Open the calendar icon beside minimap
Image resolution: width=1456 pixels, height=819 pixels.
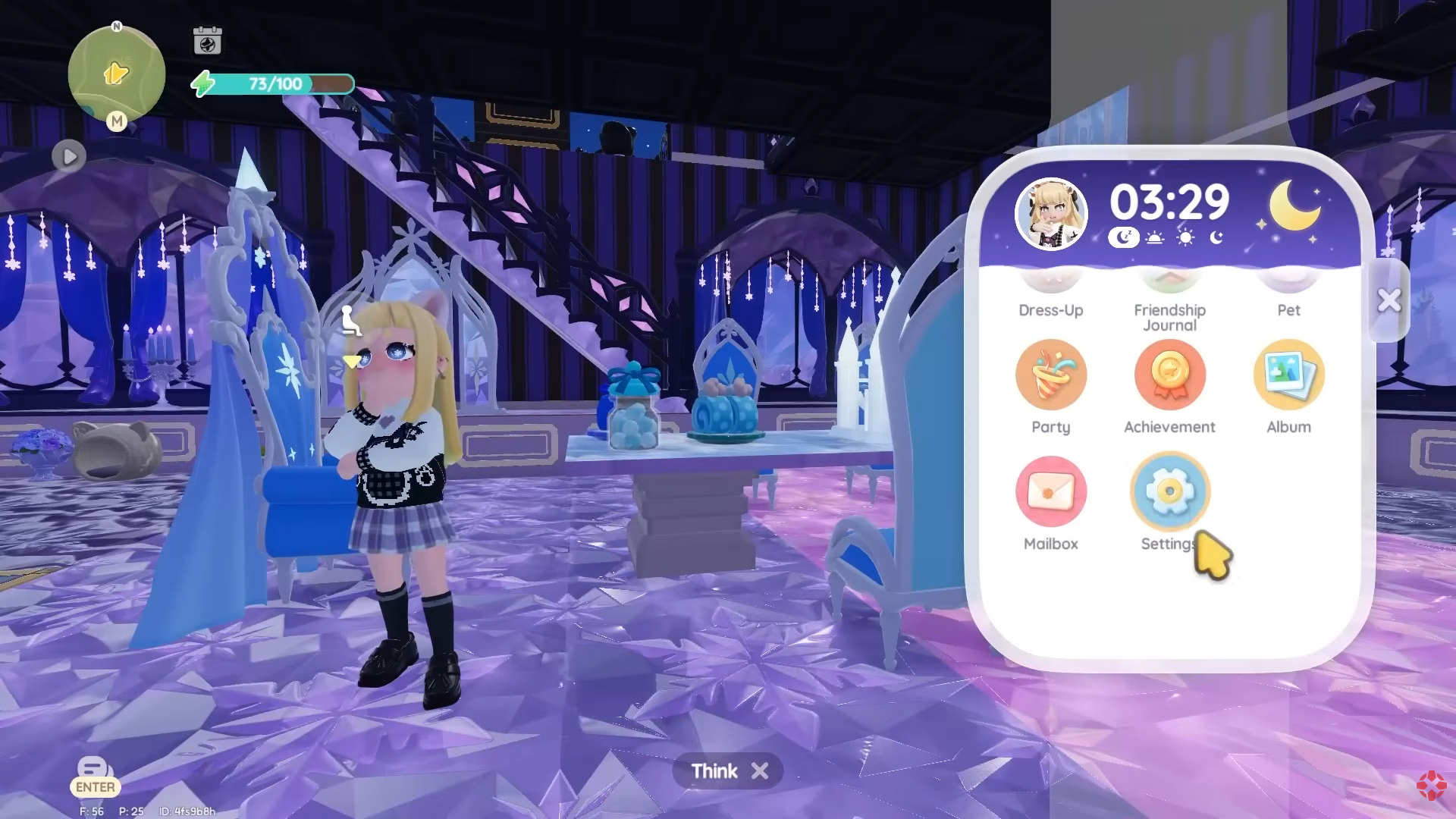(207, 41)
